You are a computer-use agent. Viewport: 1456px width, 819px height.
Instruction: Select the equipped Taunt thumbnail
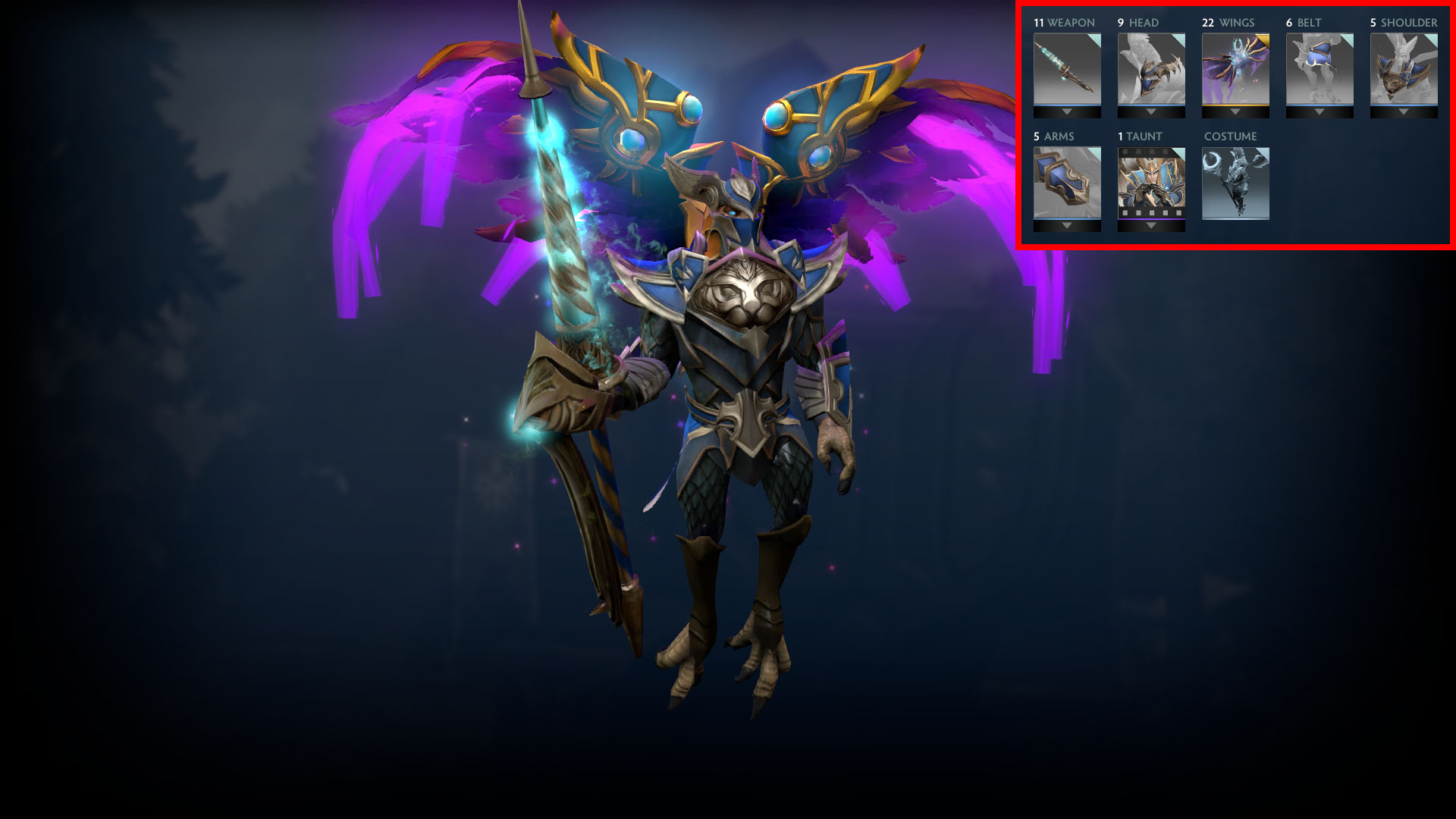pyautogui.click(x=1150, y=182)
